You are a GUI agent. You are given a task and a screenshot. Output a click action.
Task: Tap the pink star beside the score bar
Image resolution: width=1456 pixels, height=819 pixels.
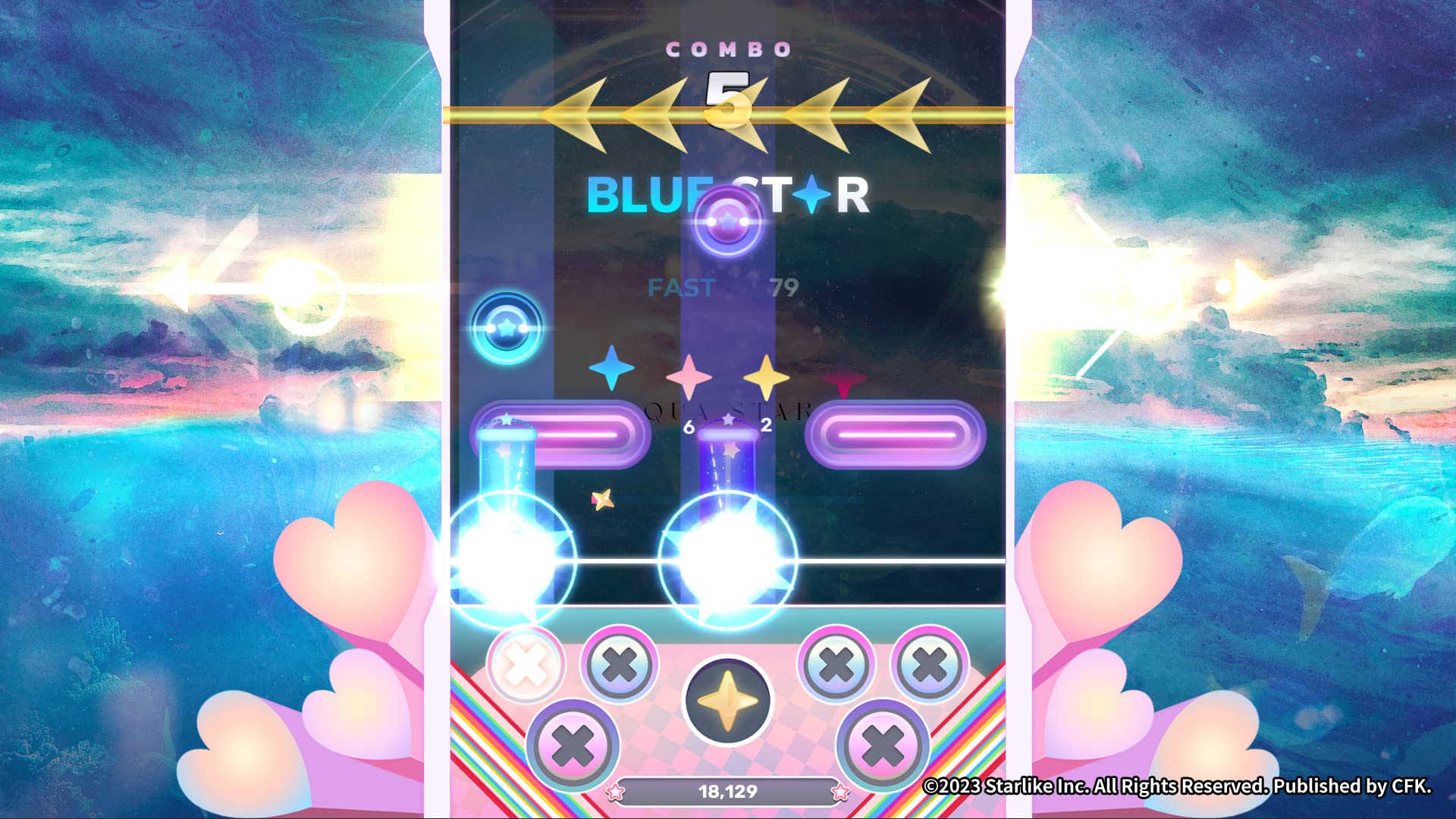pos(617,792)
